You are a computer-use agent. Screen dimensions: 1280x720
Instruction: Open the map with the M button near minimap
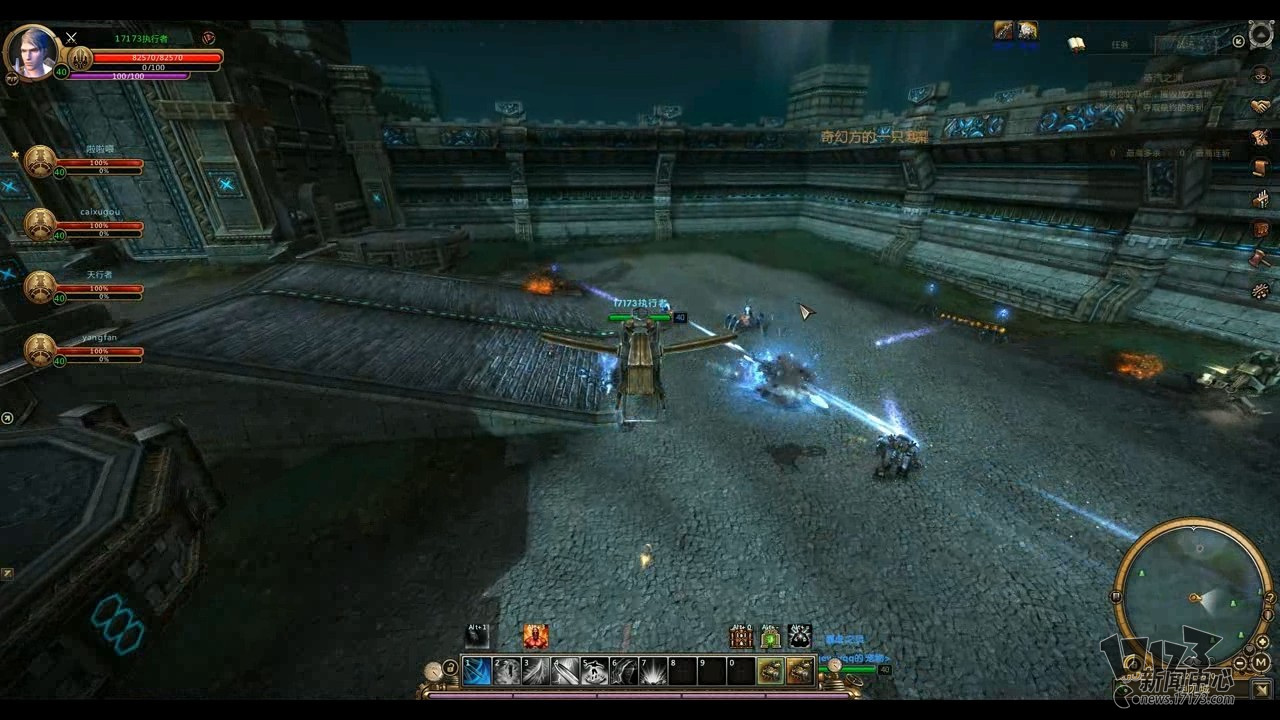1260,662
